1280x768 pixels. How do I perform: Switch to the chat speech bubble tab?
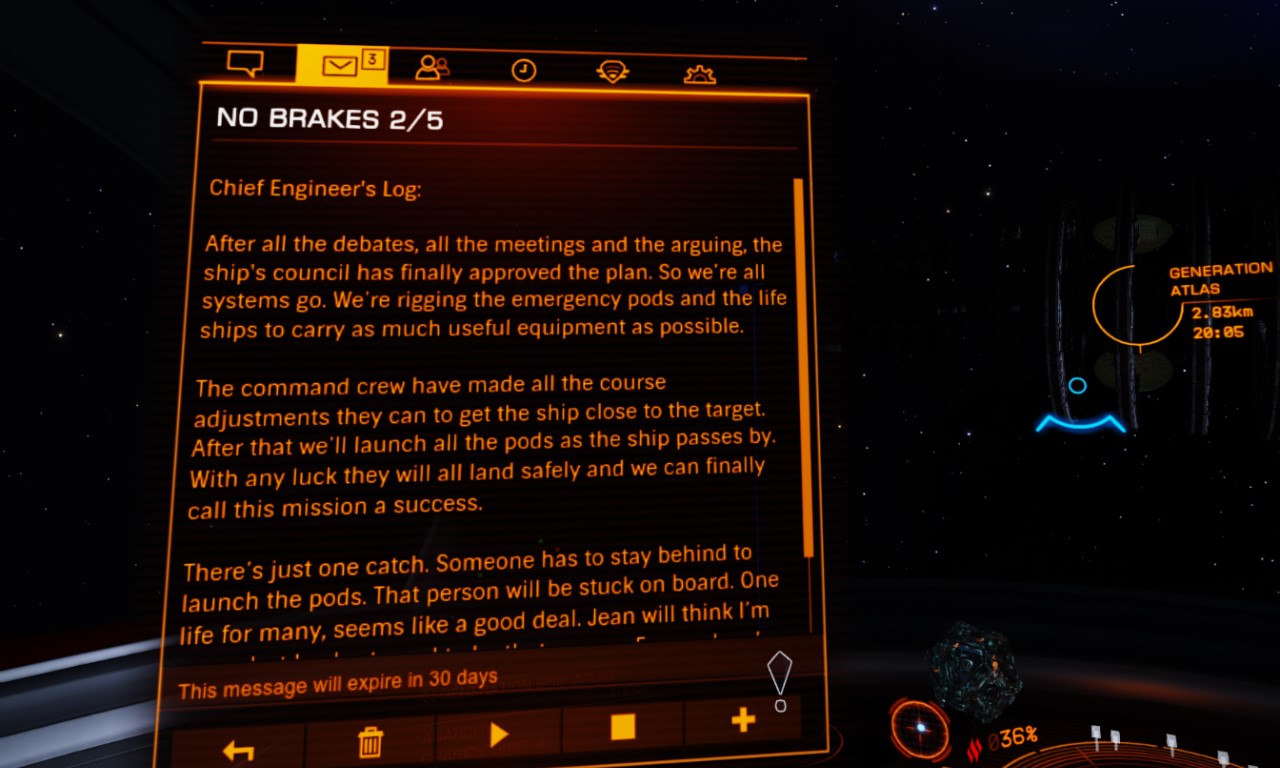[x=245, y=65]
